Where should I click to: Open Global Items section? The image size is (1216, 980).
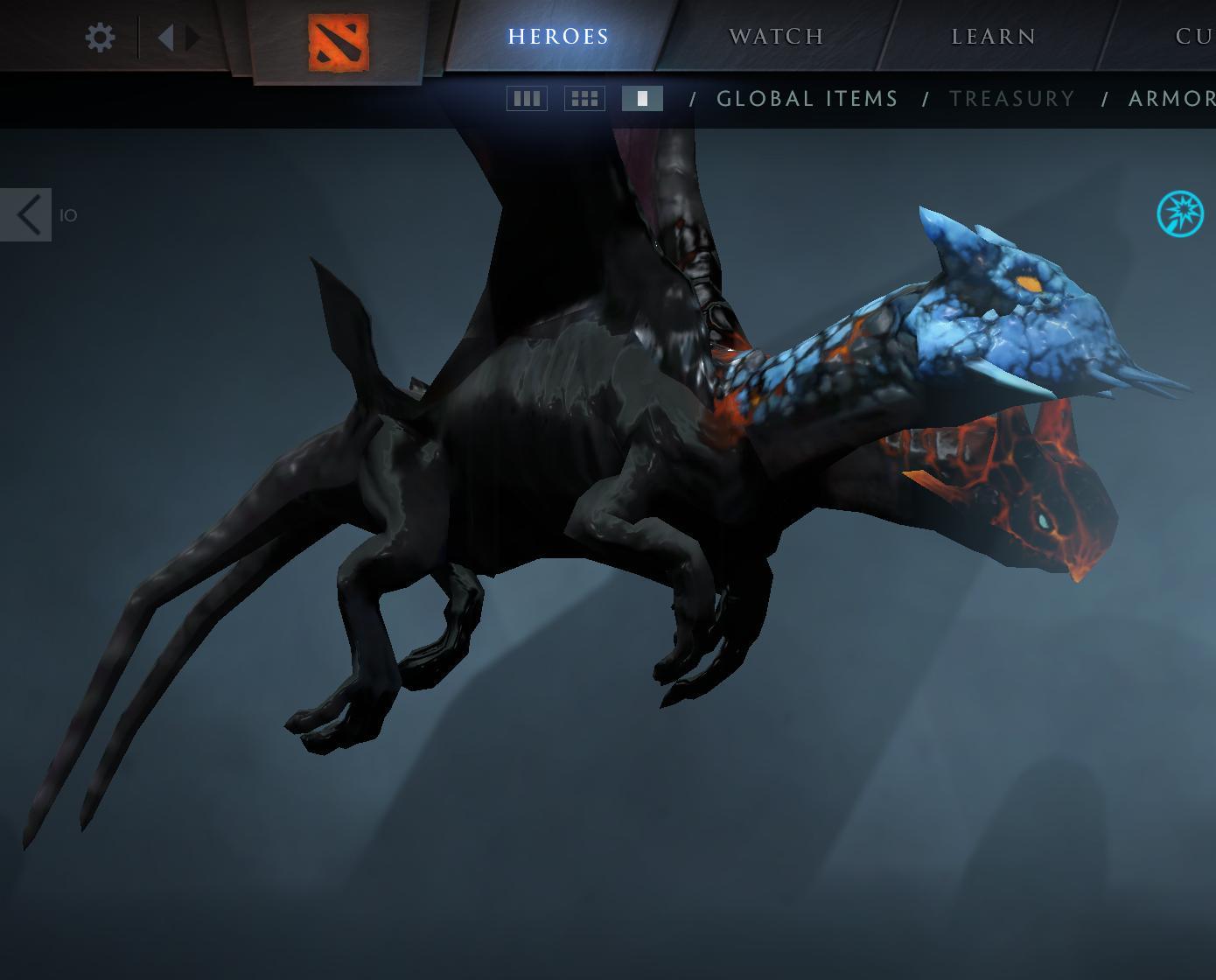click(x=807, y=99)
